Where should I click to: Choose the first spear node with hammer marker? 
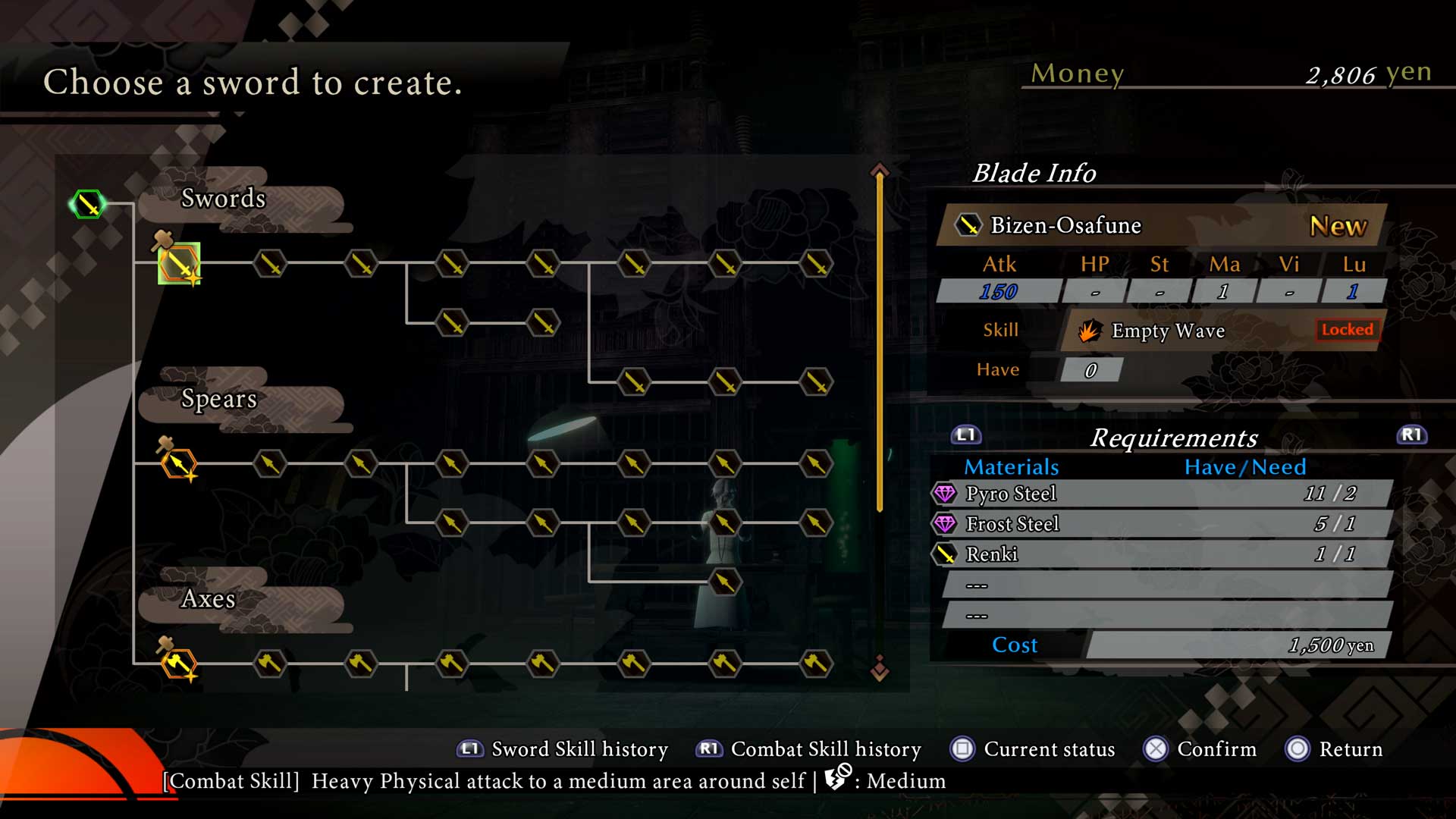point(179,463)
